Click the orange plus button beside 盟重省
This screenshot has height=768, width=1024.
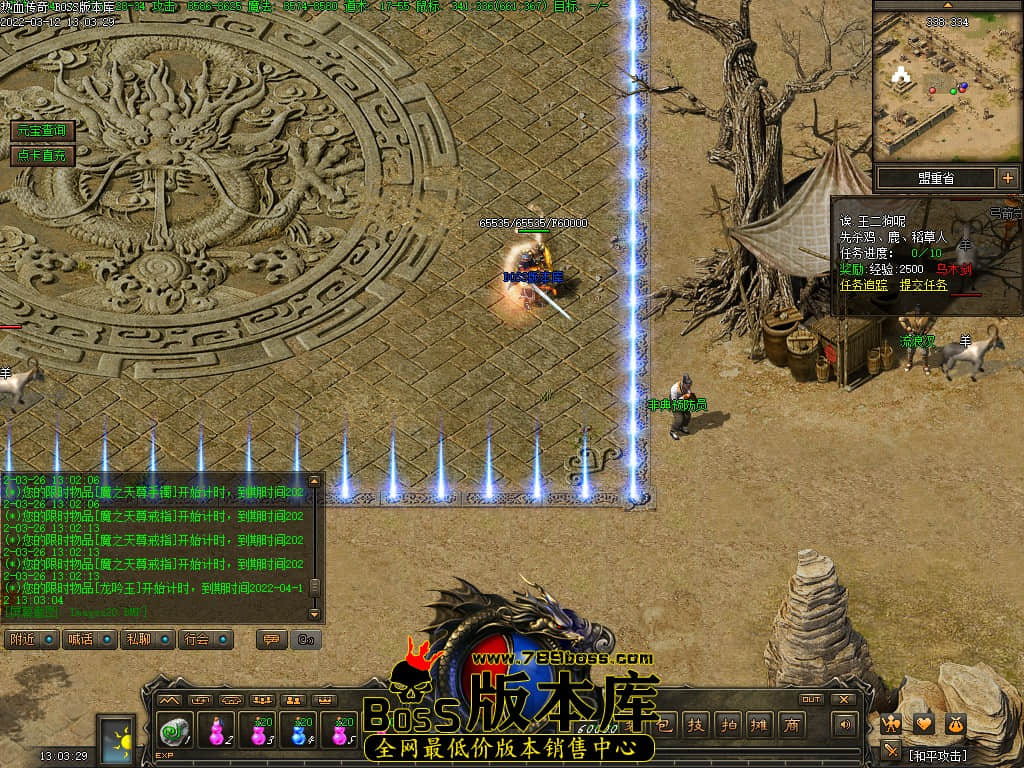1007,178
